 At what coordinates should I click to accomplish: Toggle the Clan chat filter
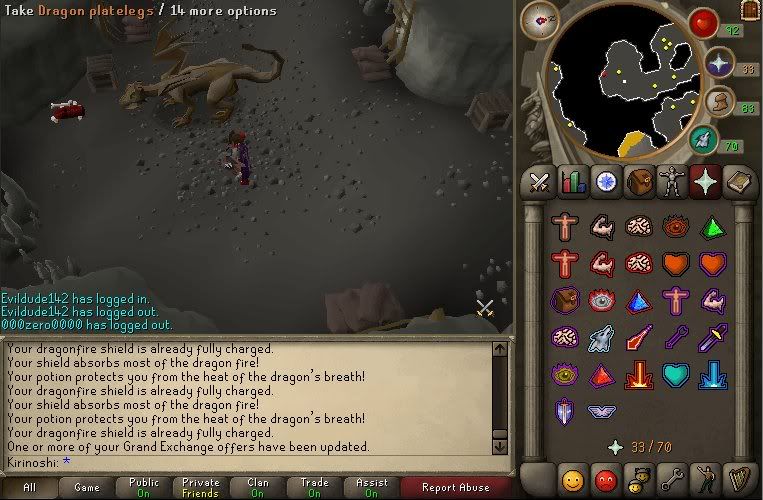tap(258, 488)
